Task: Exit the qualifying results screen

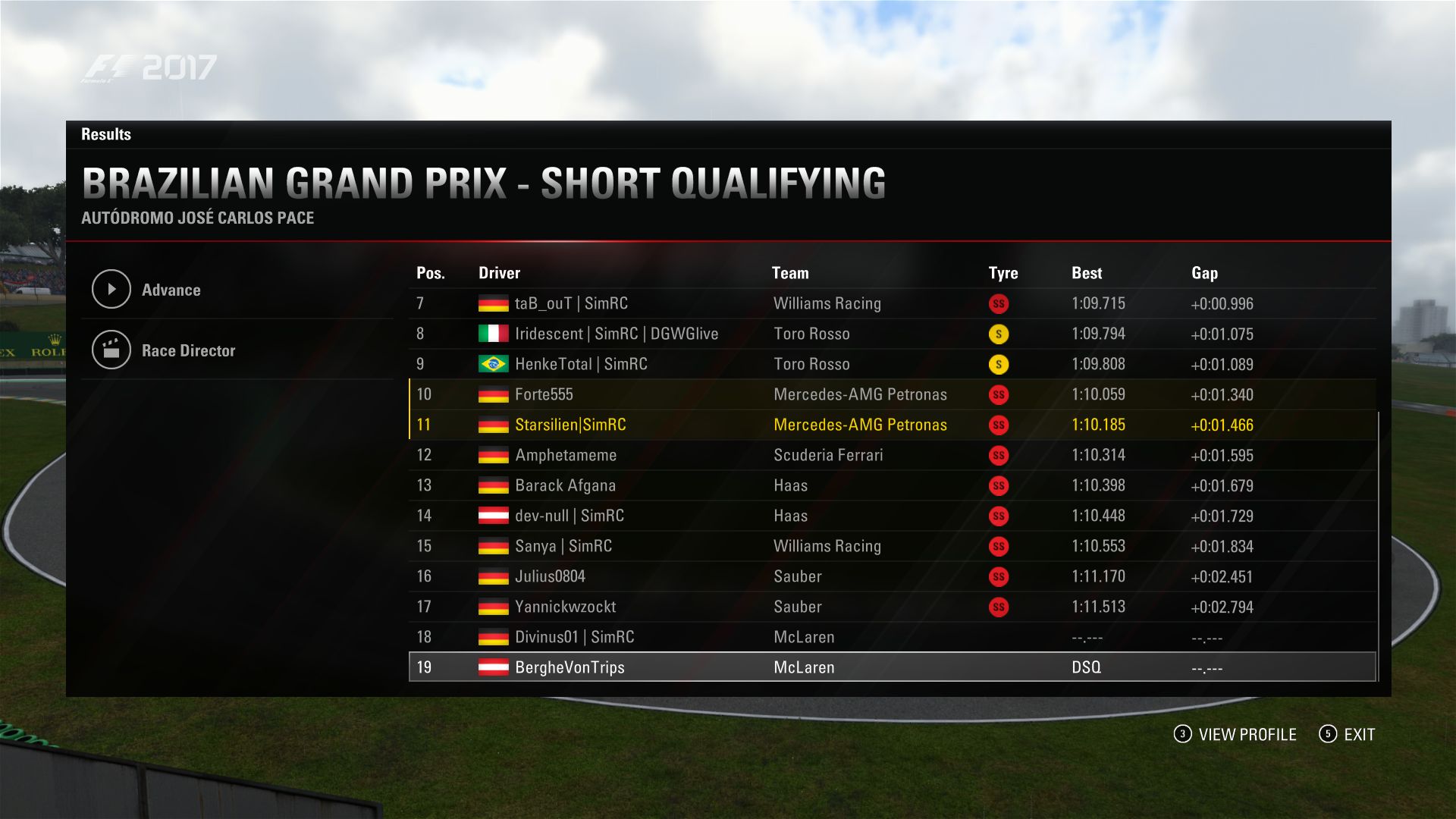Action: 1348,734
